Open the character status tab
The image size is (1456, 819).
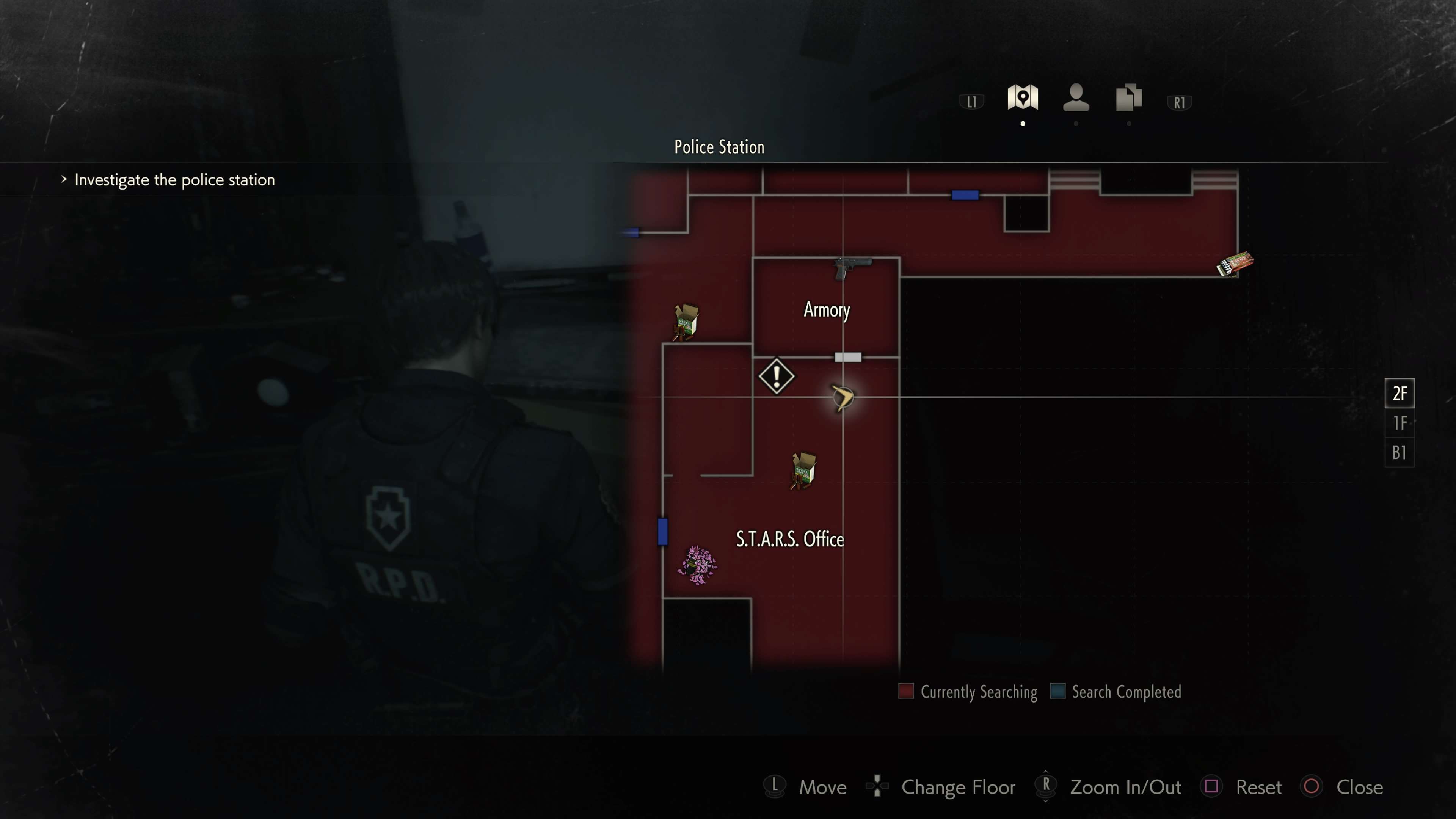pyautogui.click(x=1076, y=97)
